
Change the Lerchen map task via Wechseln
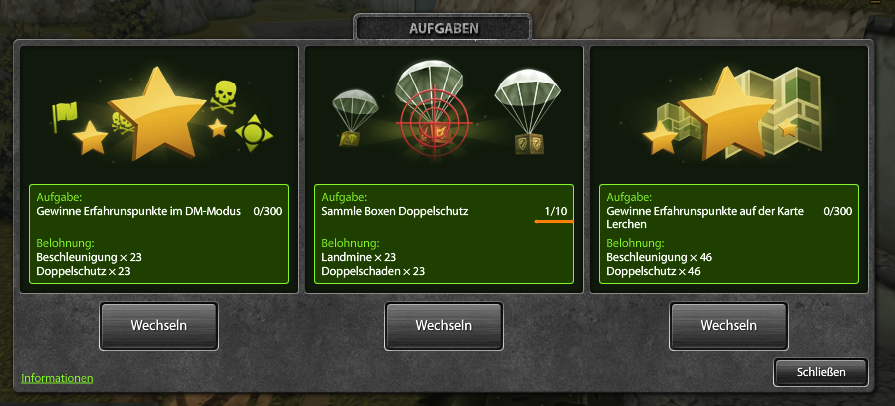point(728,326)
